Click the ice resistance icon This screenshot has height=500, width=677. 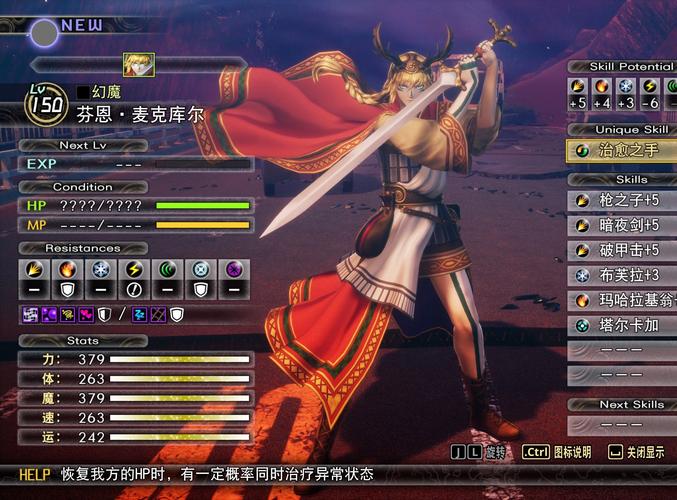(x=100, y=269)
